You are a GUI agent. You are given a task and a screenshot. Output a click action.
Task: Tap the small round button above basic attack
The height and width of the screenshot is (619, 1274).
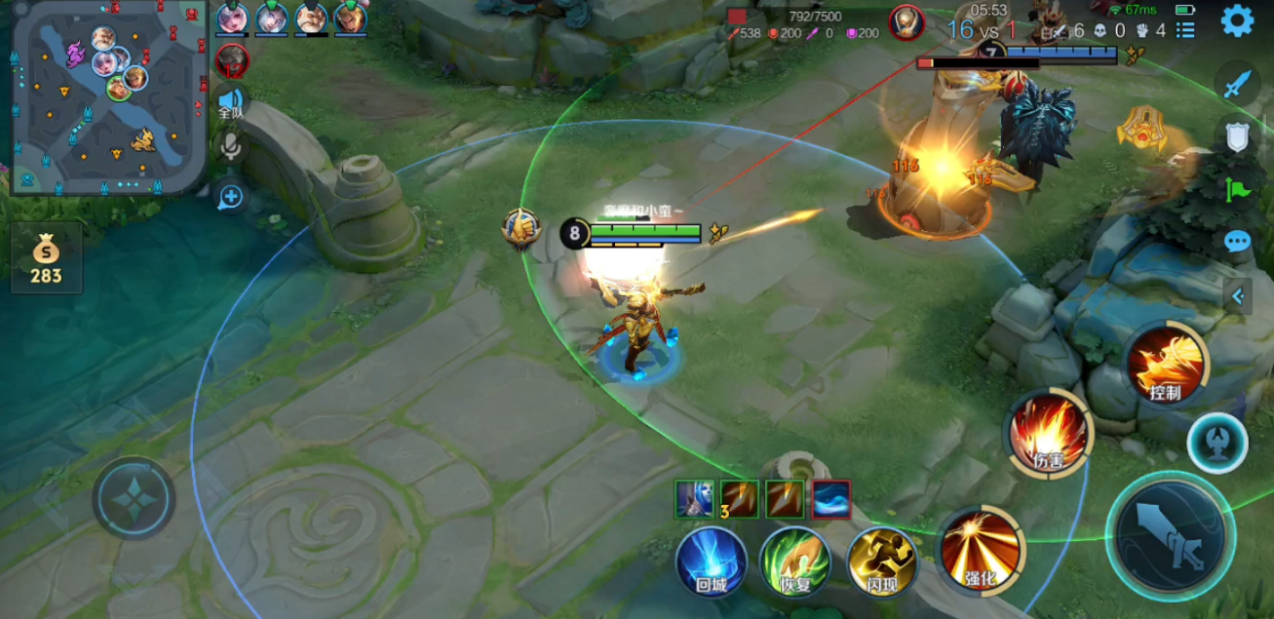click(1217, 443)
